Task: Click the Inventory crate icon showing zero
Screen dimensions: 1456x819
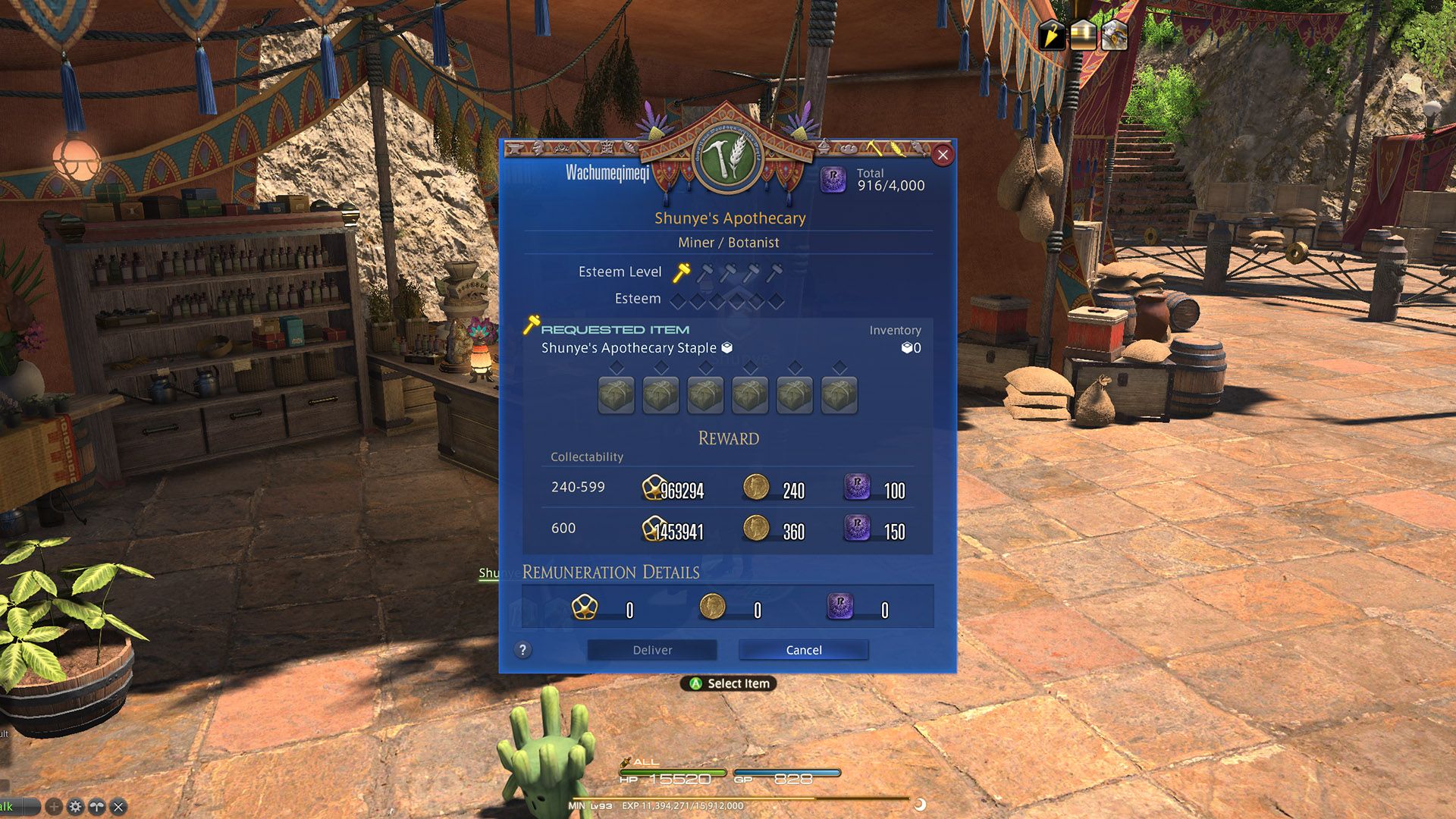Action: point(908,347)
